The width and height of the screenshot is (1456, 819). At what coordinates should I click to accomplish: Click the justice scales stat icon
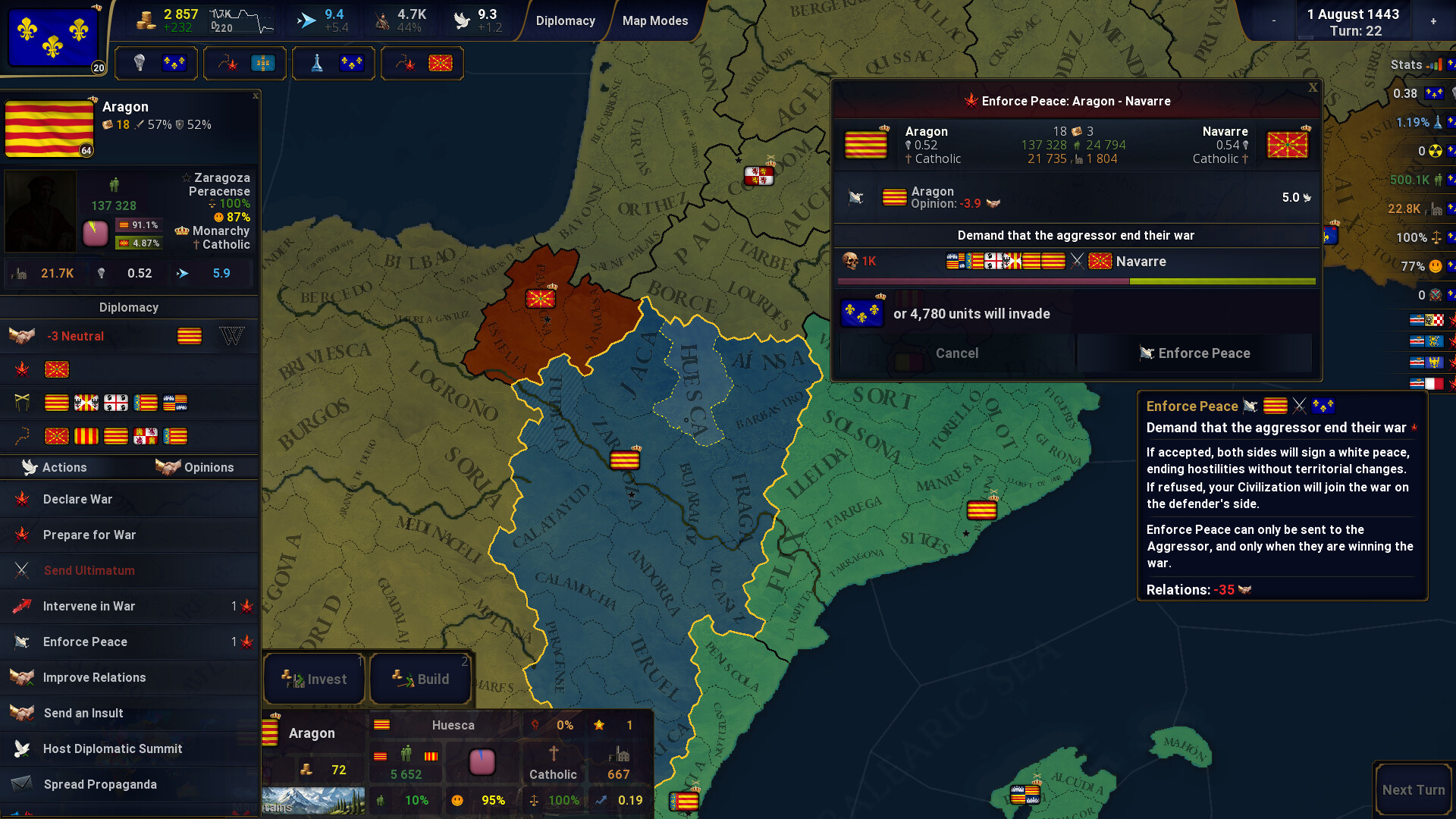[x=1436, y=237]
